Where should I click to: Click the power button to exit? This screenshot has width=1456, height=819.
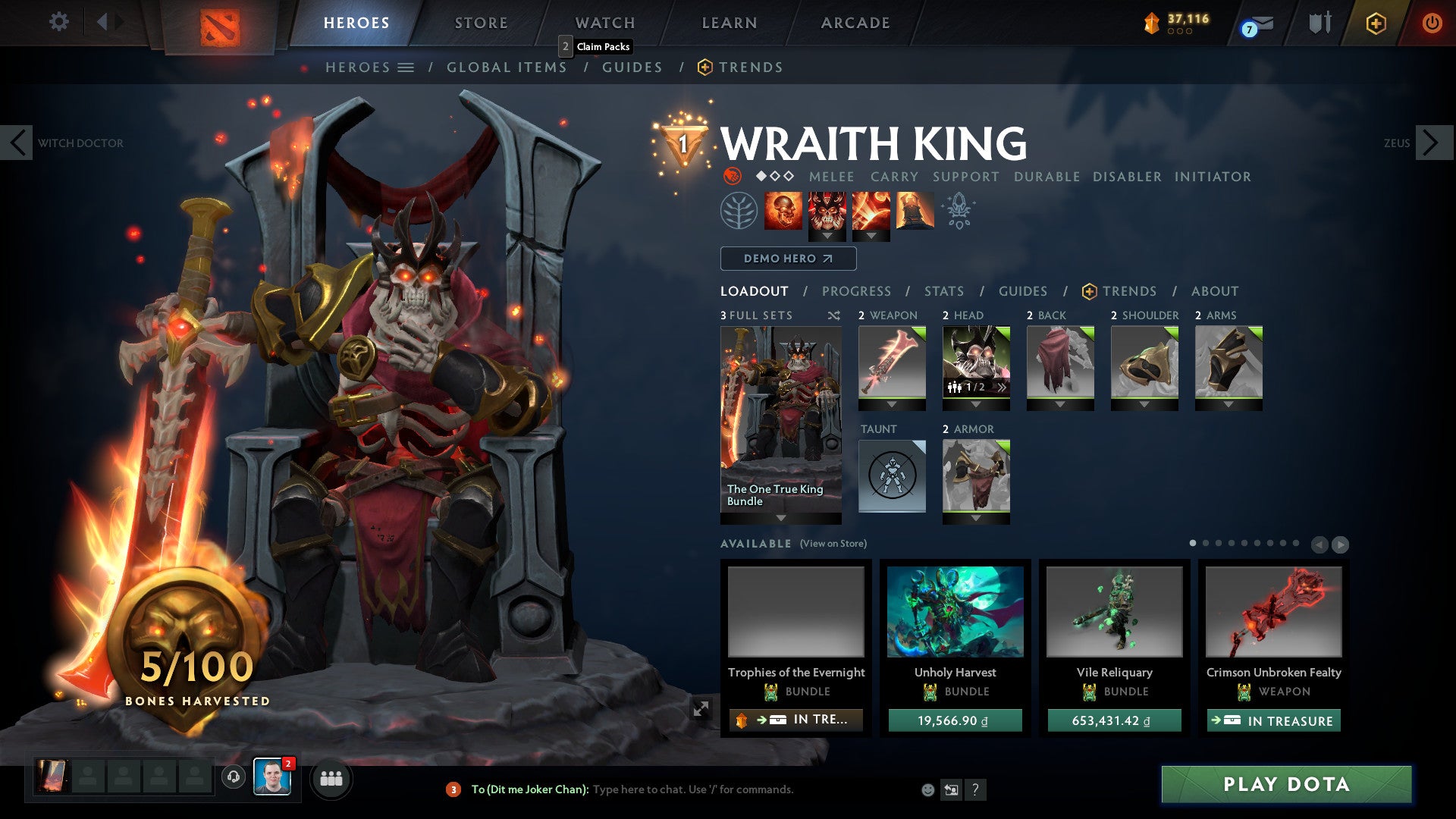coord(1432,23)
